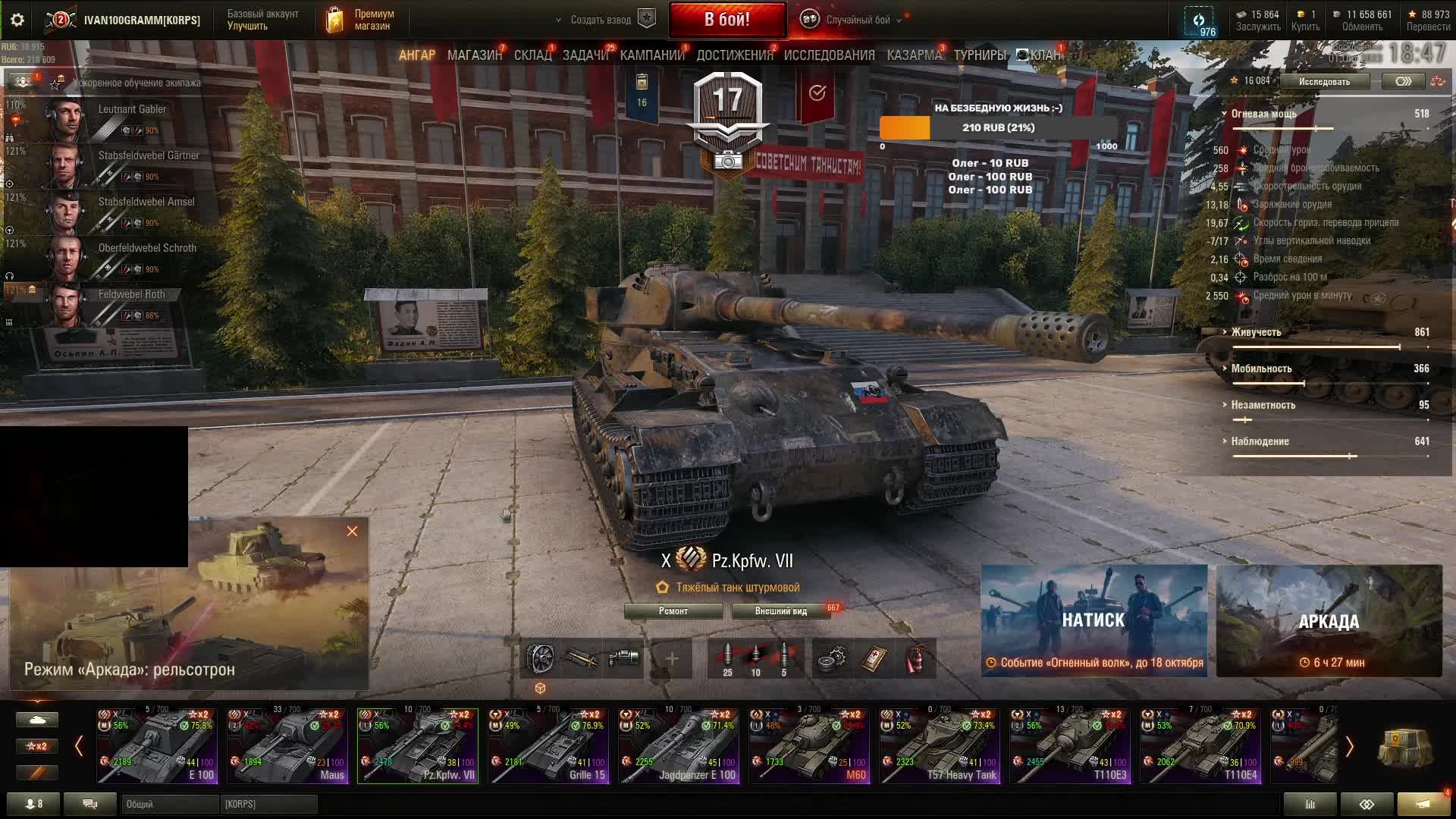Open the НАТИСК event banner

pos(1094,620)
